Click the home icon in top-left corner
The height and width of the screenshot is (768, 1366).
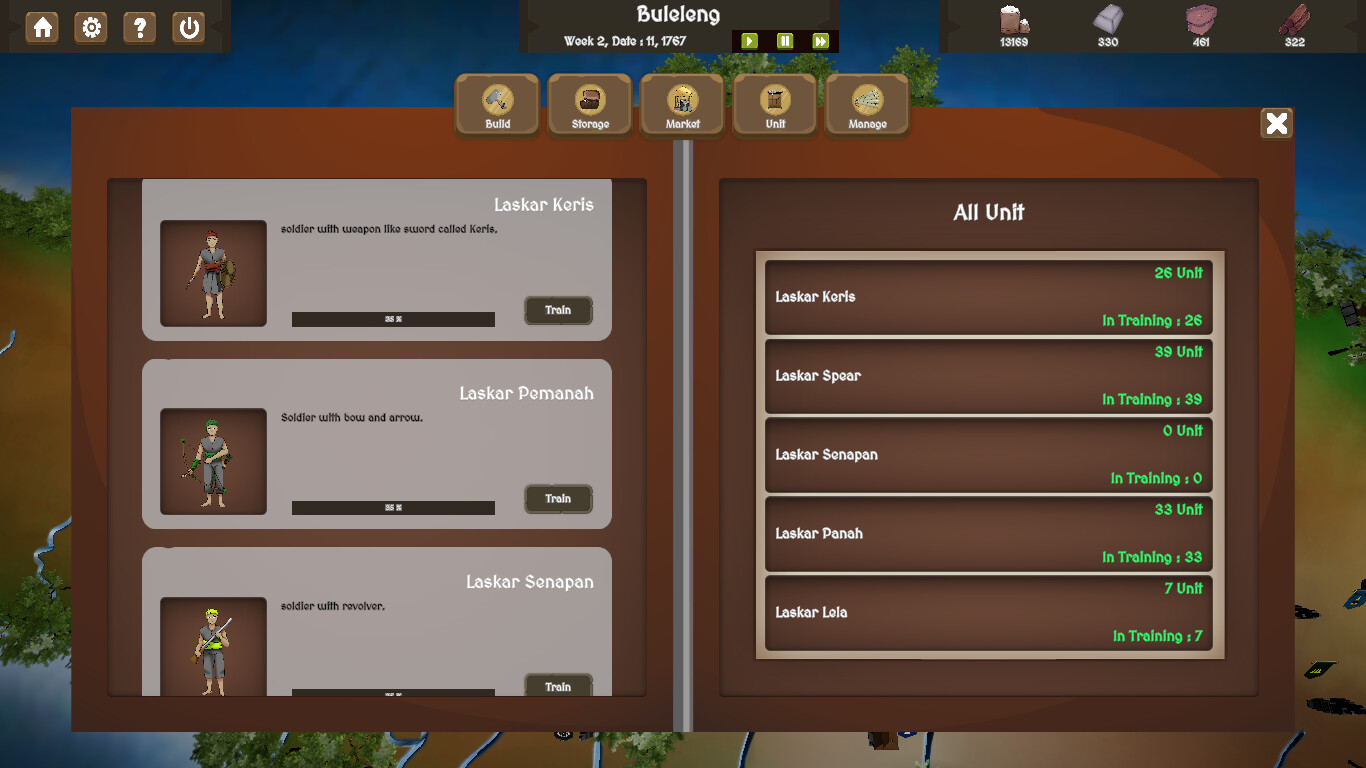[x=40, y=27]
